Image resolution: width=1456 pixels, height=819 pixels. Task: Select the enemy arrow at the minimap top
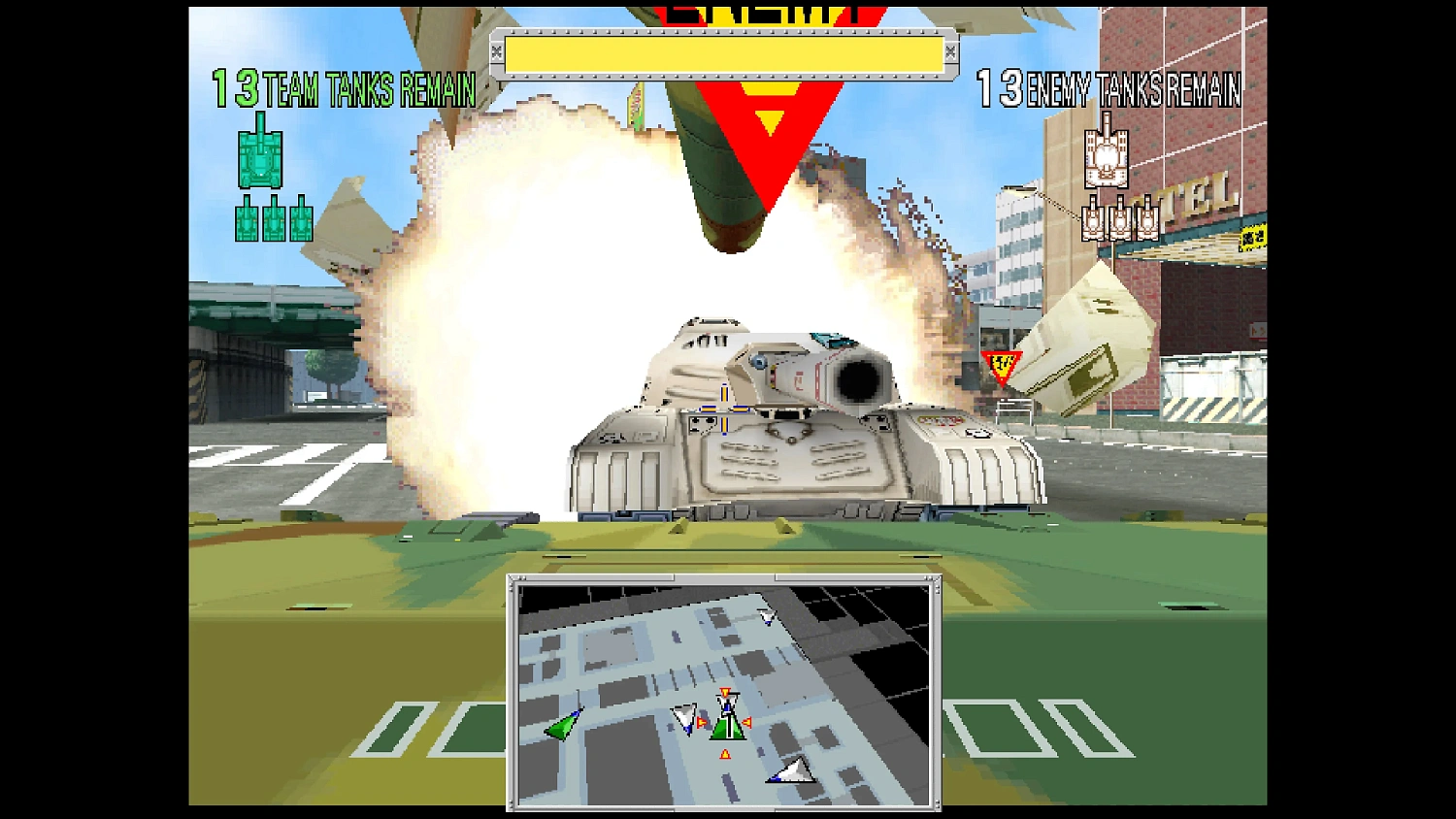pyautogui.click(x=766, y=619)
